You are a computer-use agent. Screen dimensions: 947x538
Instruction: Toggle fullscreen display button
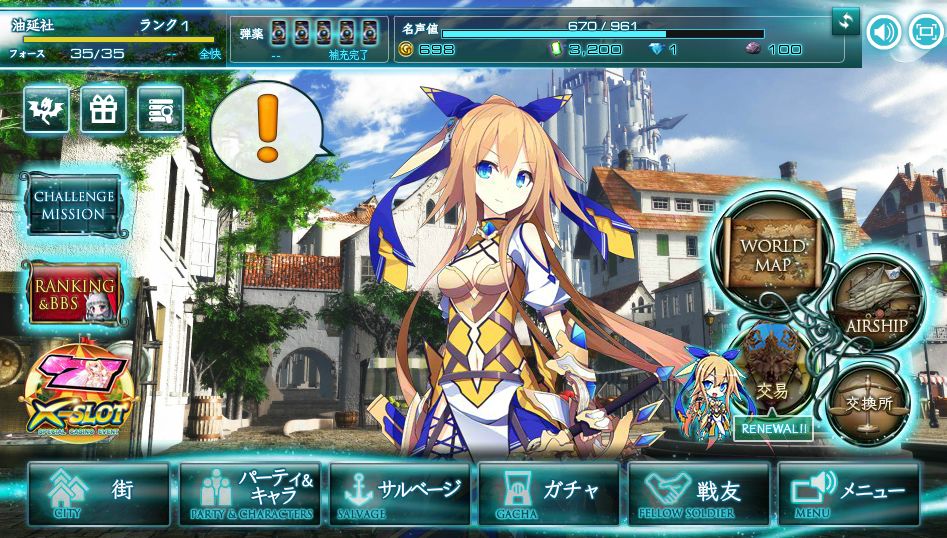(927, 32)
